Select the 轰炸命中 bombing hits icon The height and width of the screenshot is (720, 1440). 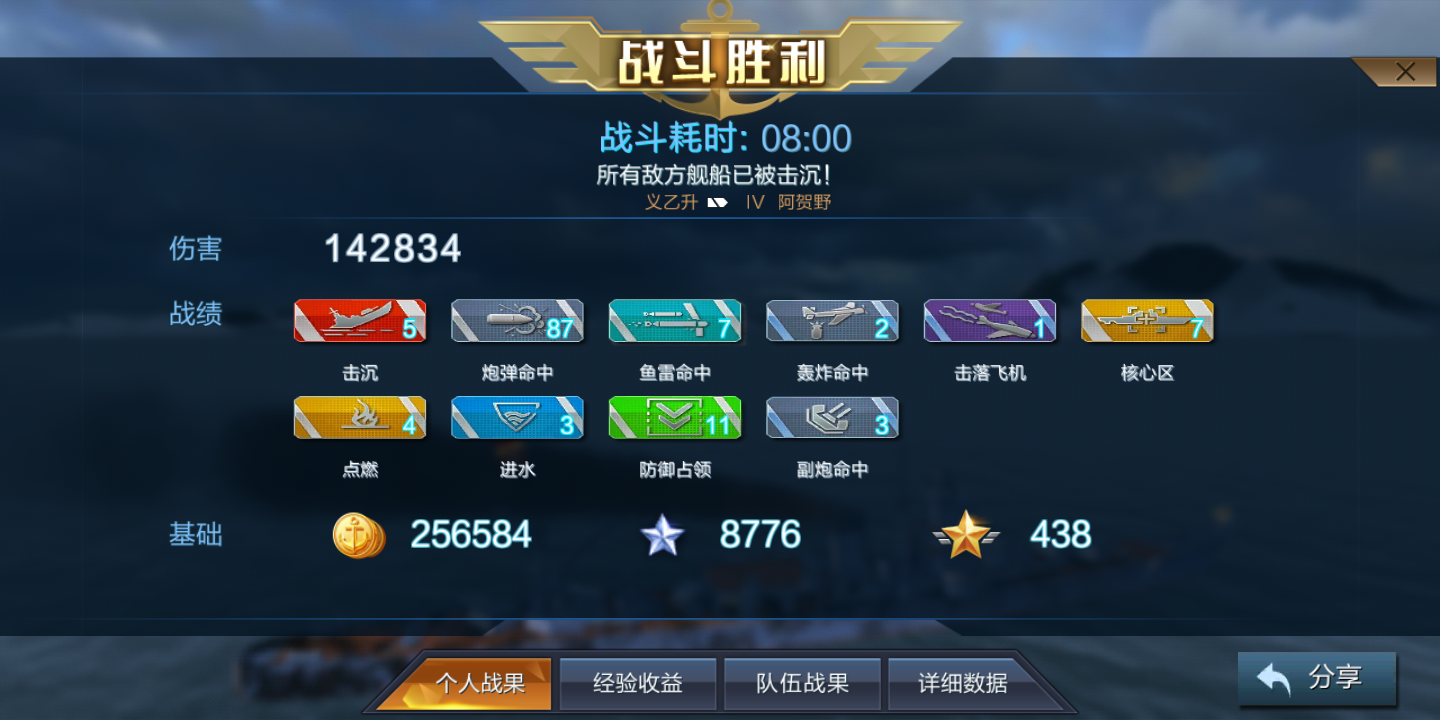point(832,321)
